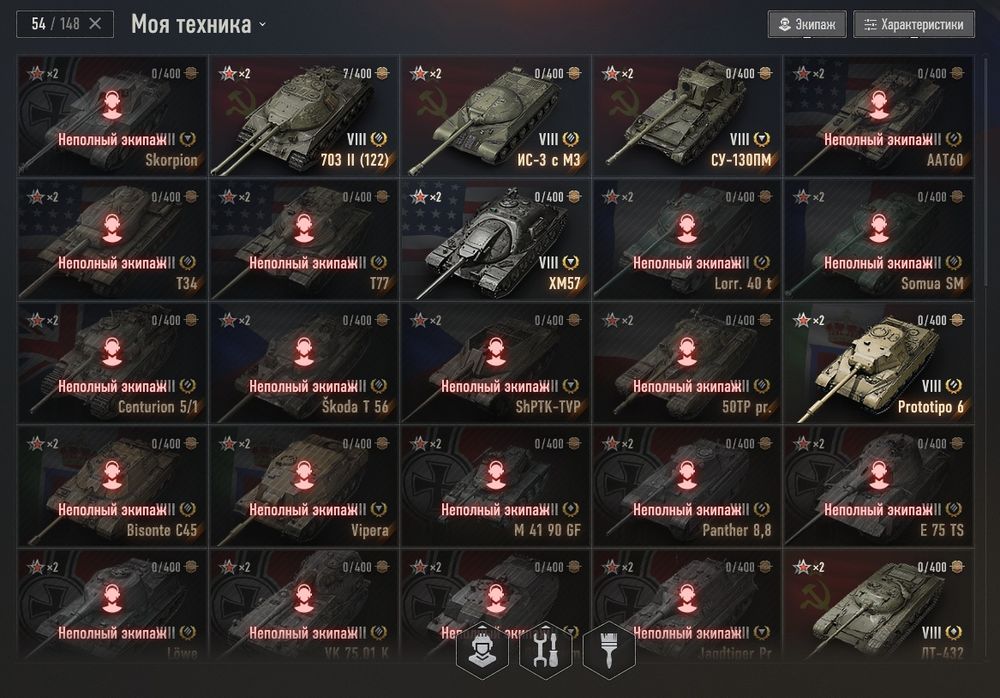Select the 703 II (122) tank

click(x=304, y=116)
